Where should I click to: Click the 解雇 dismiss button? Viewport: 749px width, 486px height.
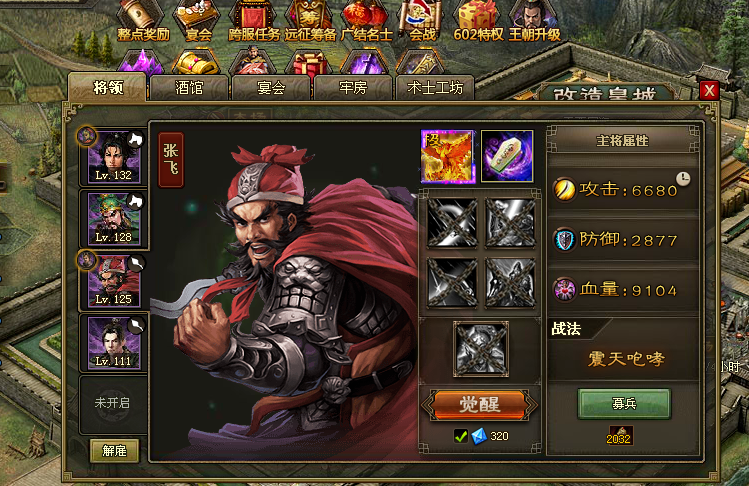(x=114, y=450)
